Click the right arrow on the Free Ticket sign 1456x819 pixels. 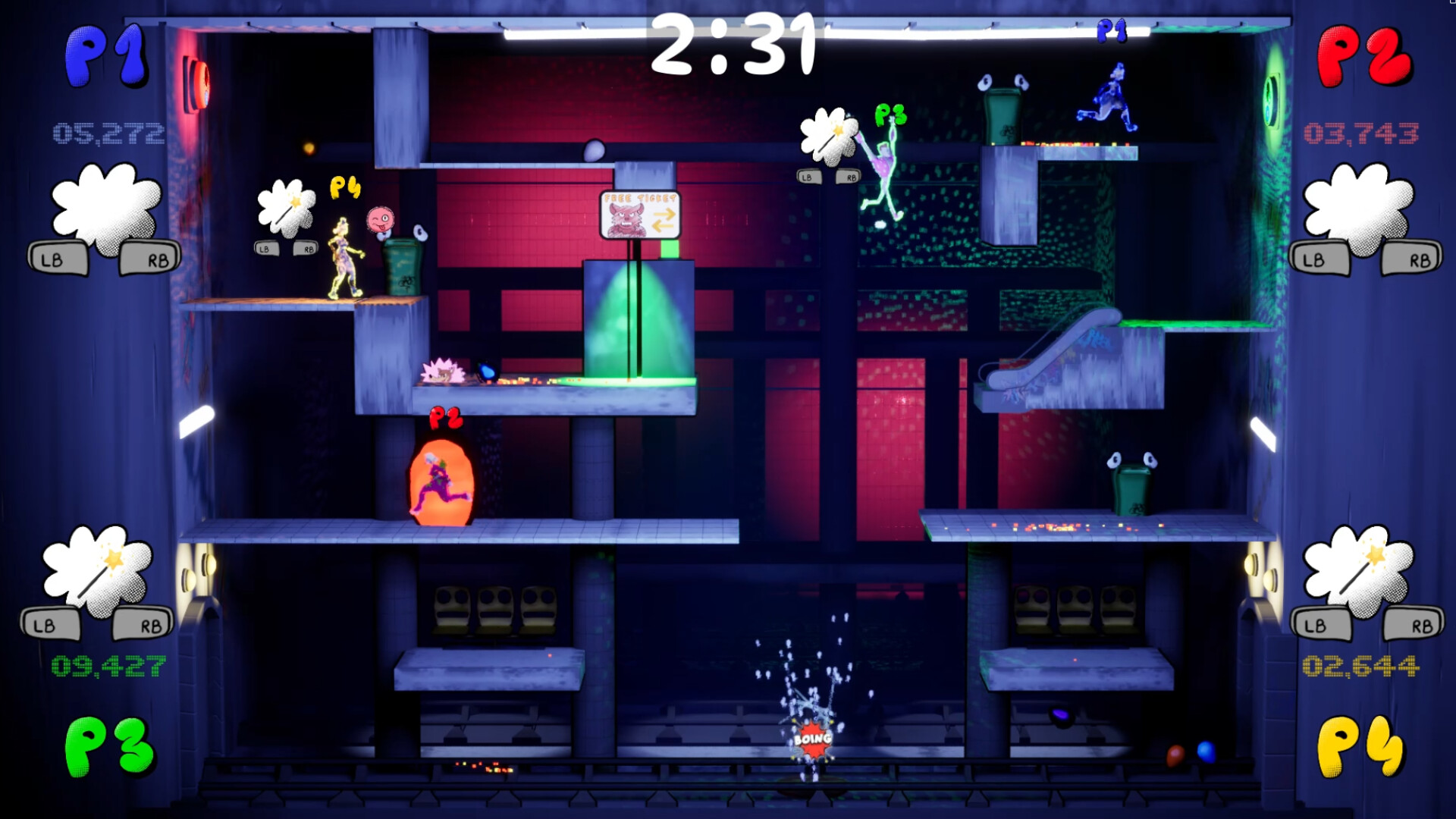coord(665,214)
